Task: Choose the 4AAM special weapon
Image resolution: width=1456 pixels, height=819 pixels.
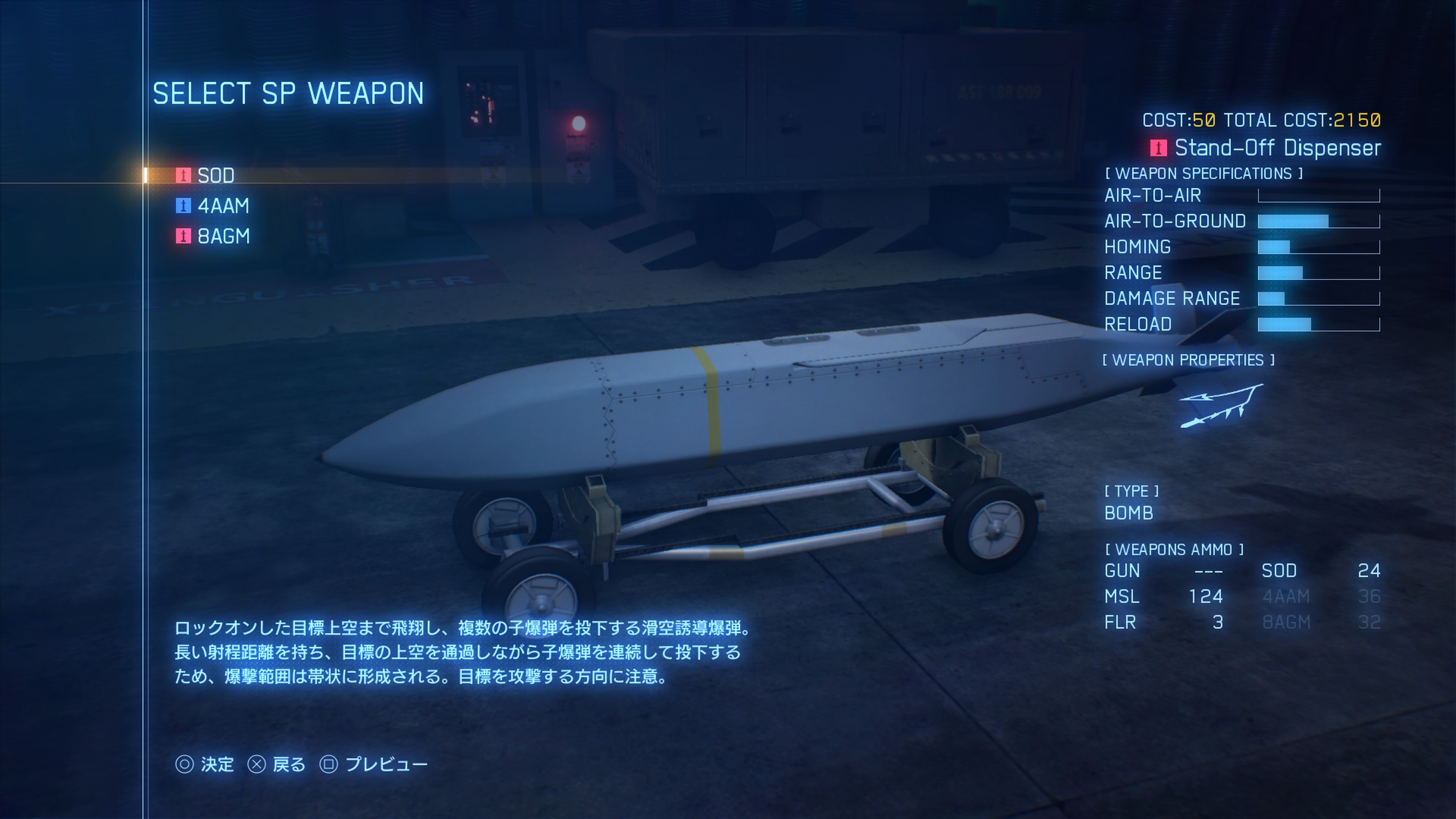Action: (223, 206)
